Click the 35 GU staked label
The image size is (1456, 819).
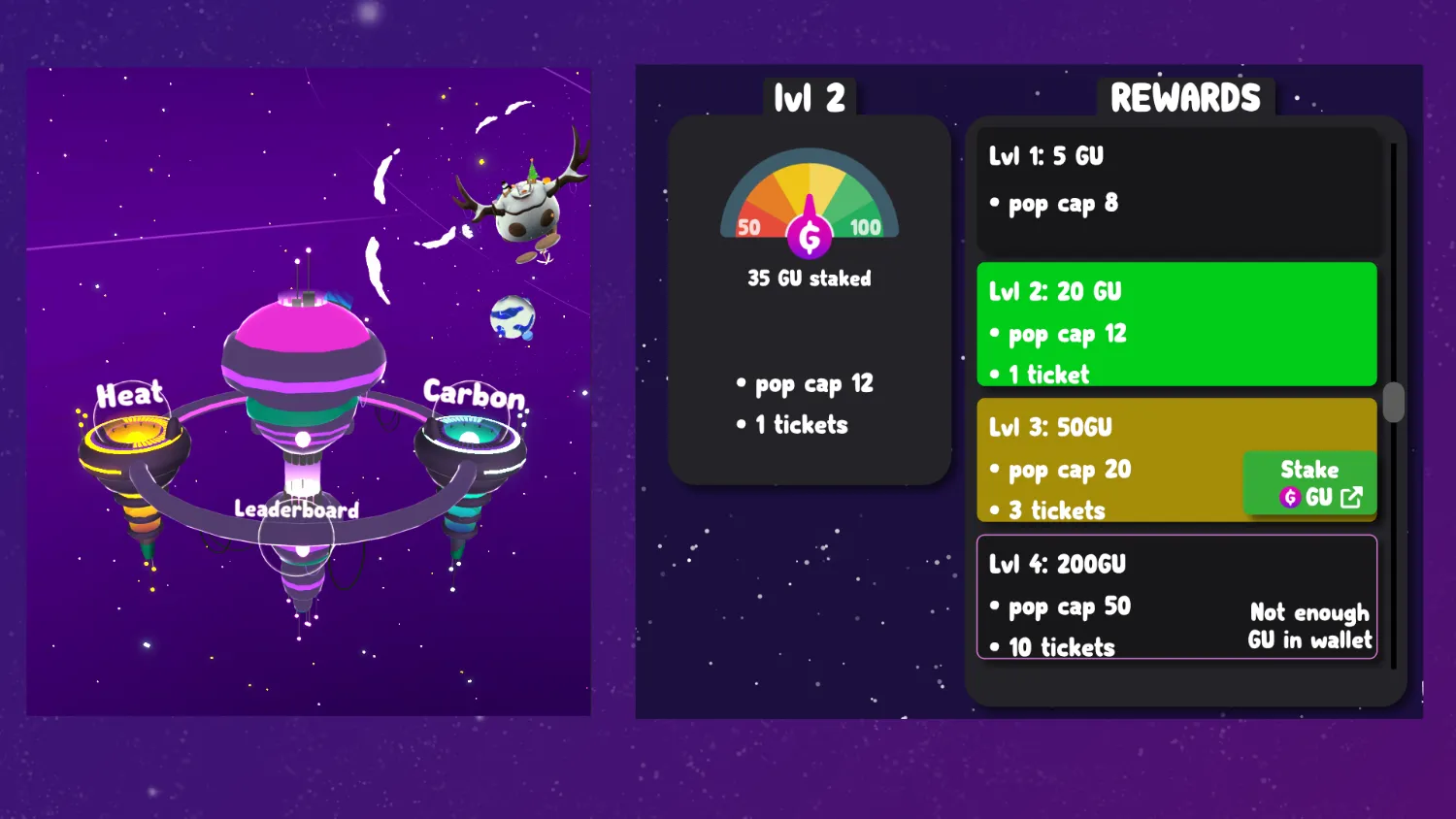[809, 278]
